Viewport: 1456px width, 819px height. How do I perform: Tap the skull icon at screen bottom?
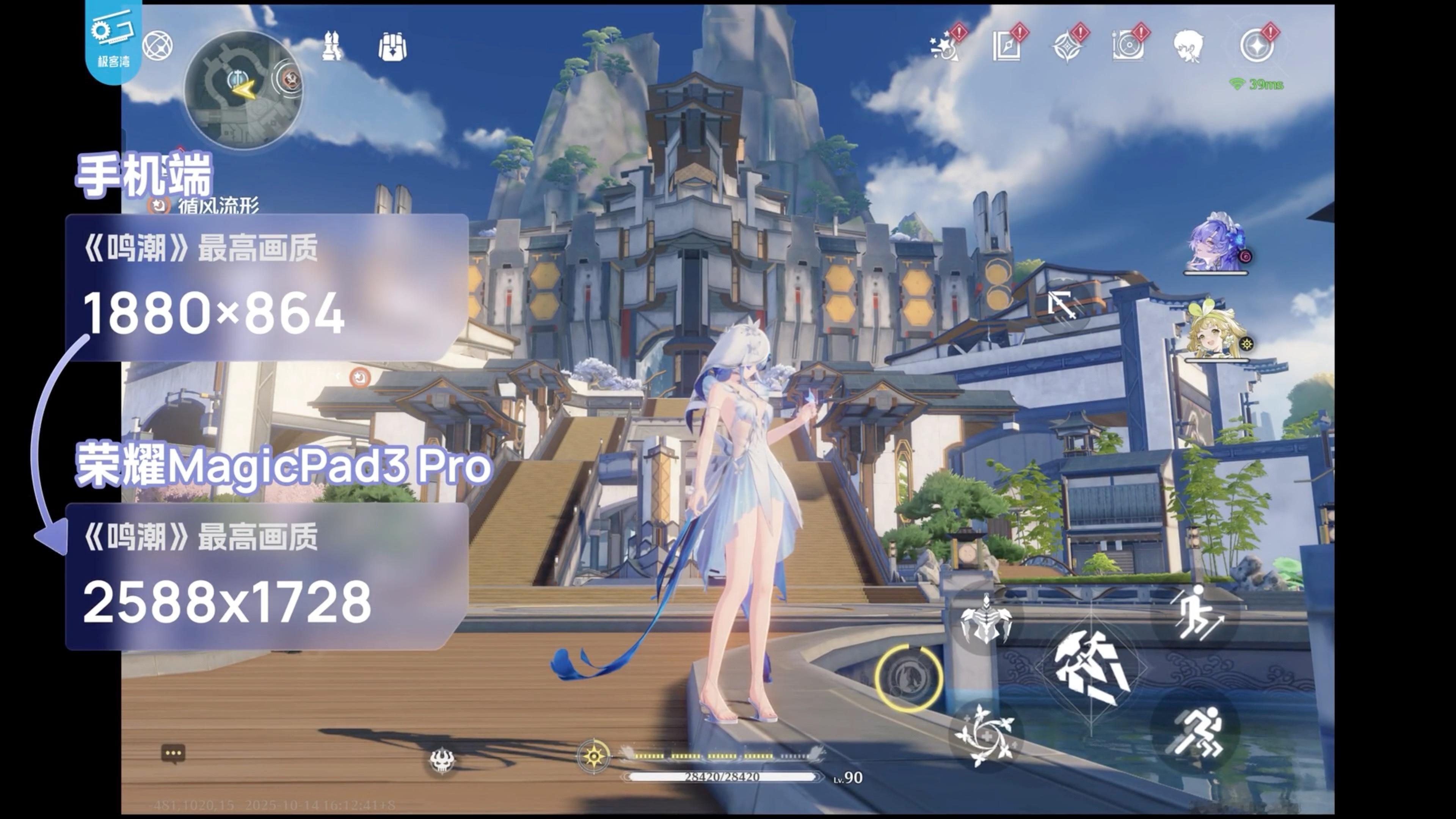[441, 760]
